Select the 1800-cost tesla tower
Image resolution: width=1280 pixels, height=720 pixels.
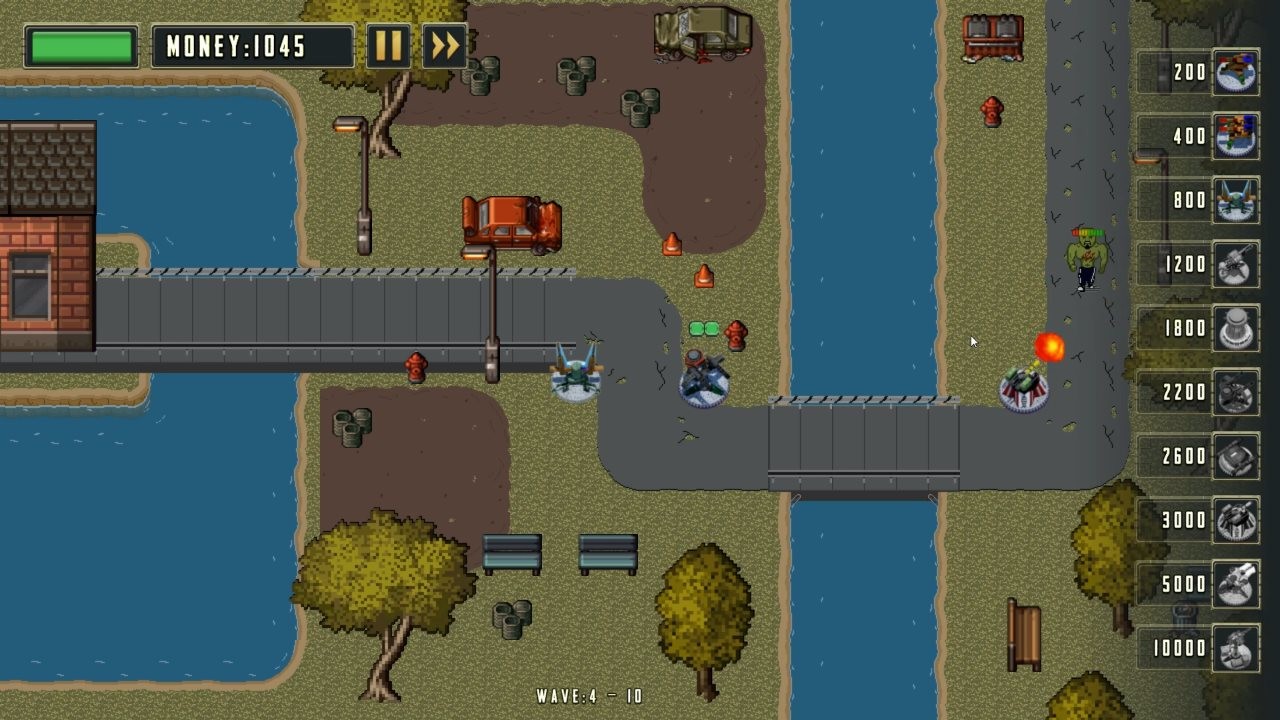(1234, 329)
